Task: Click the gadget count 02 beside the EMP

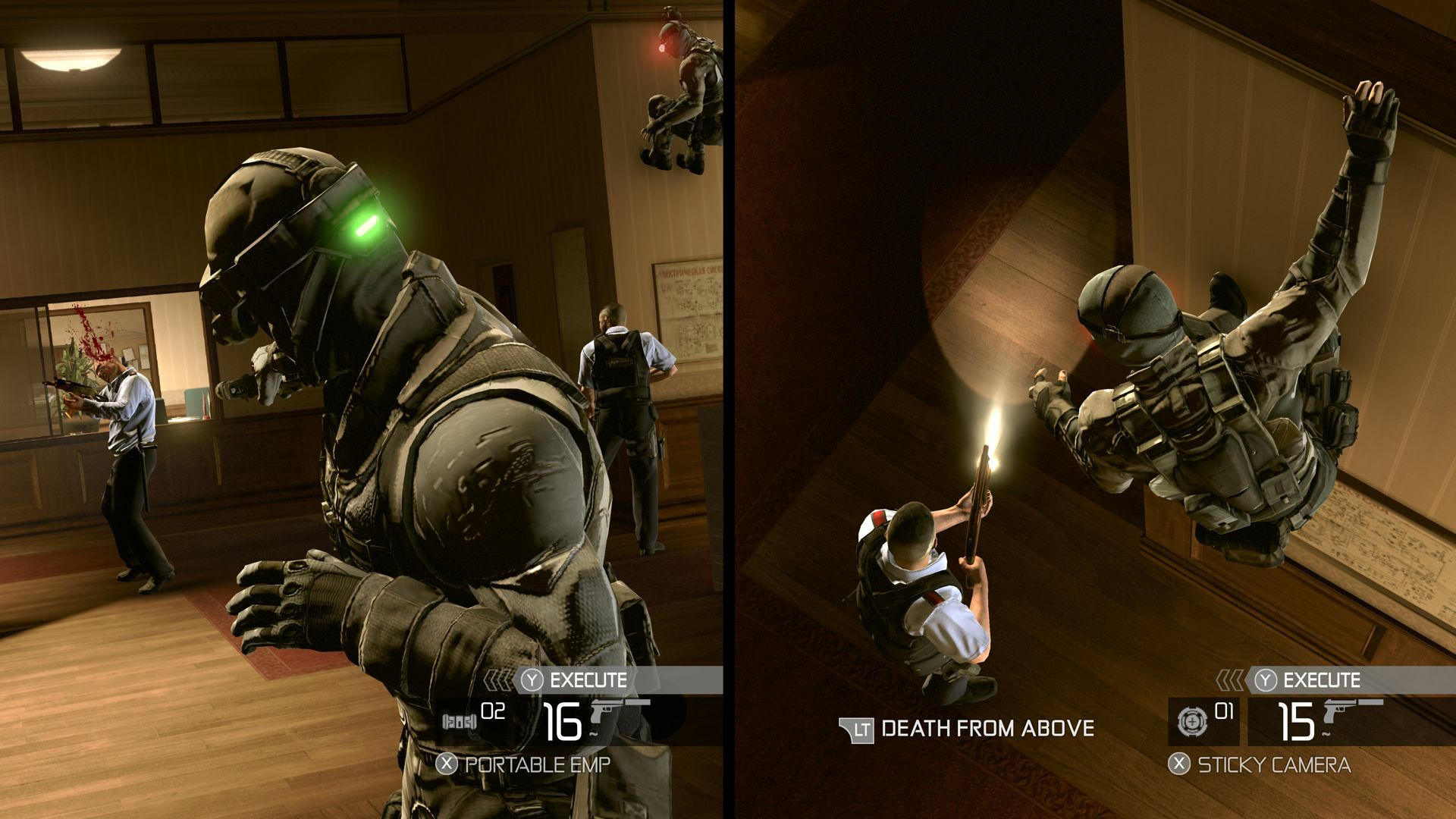Action: pos(493,711)
